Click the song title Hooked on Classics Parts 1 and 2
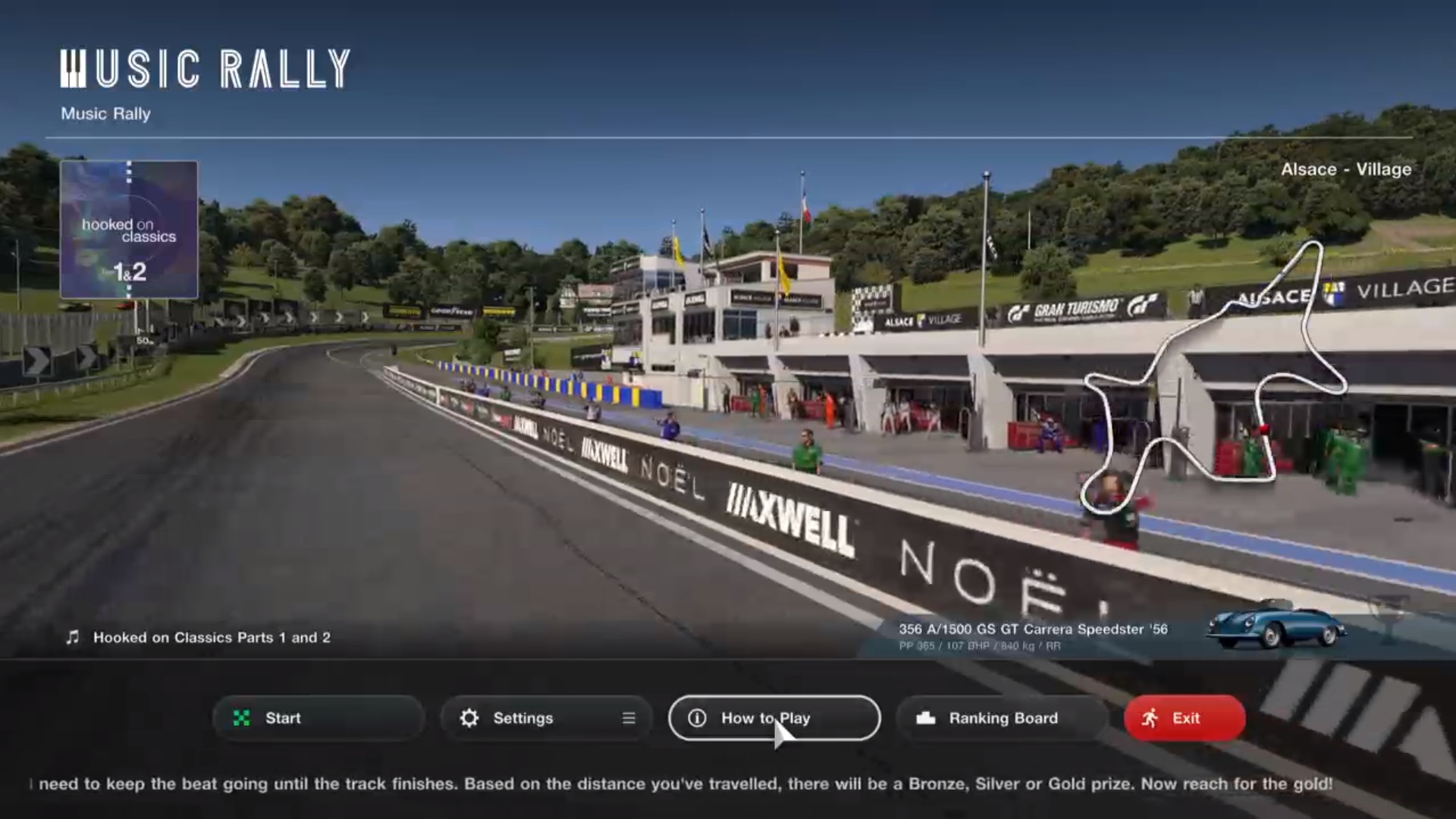Screen dimensions: 1456x819 pyautogui.click(x=211, y=638)
